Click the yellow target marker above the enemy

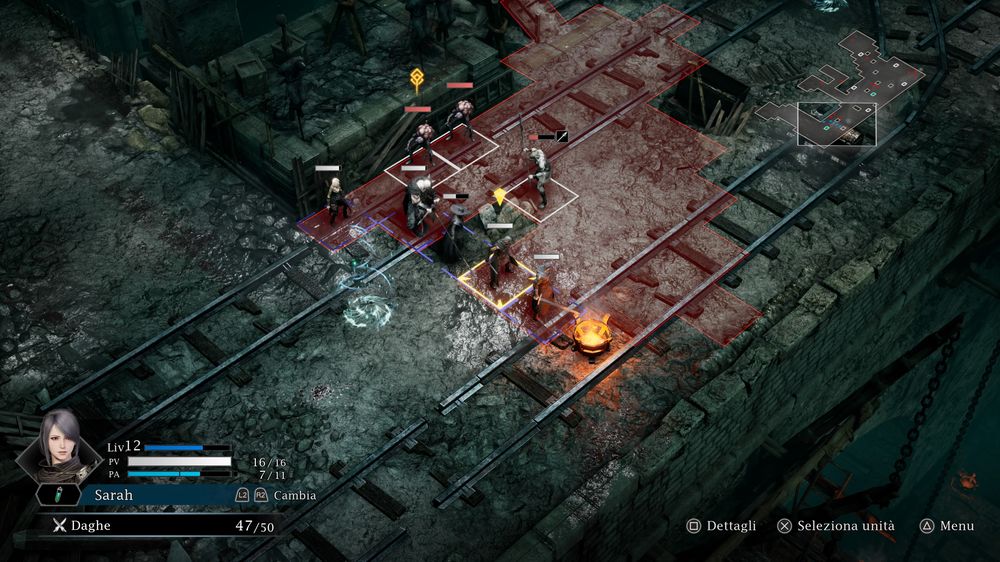[x=416, y=80]
